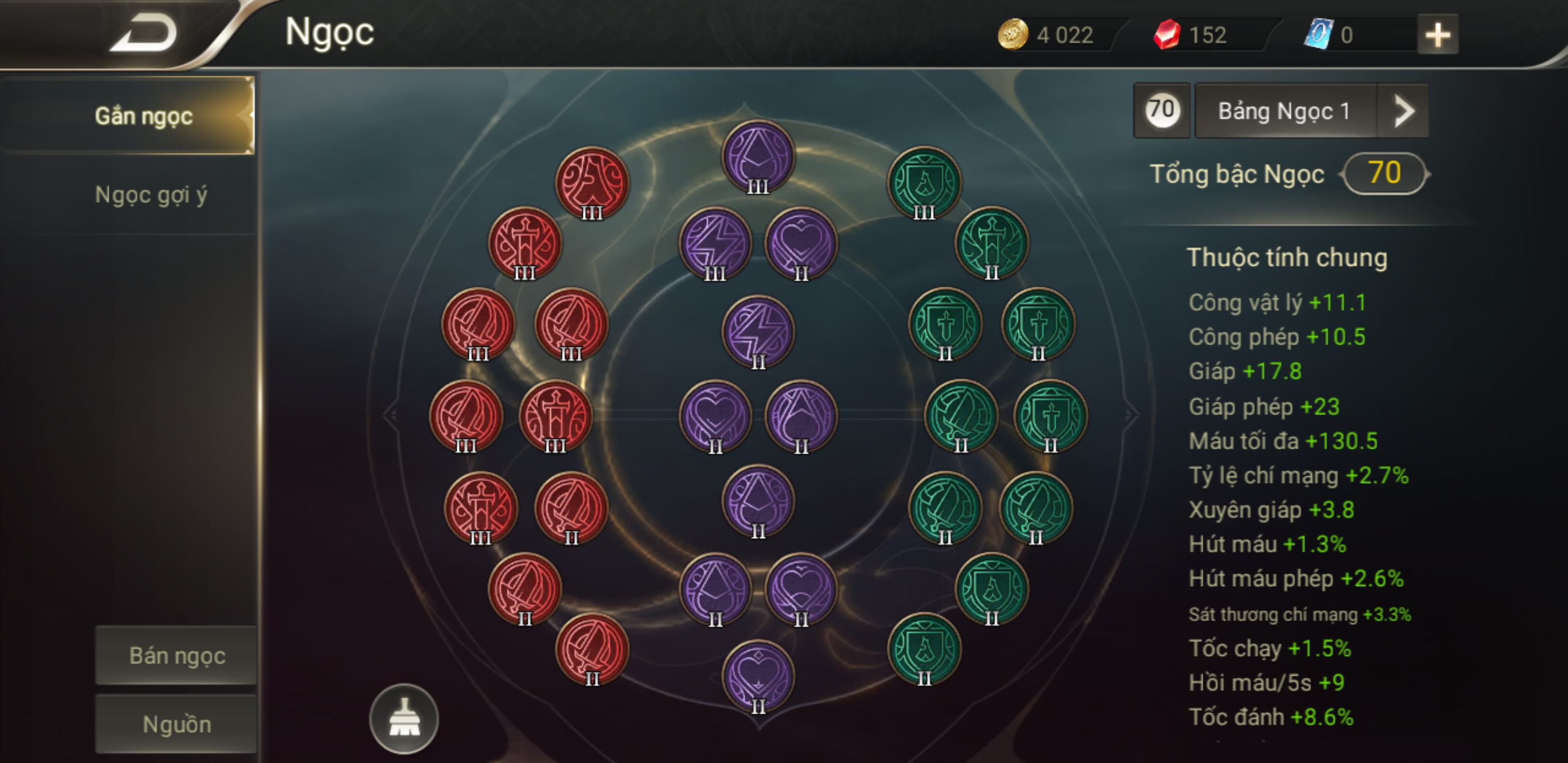Open the Bán ngọc button

point(176,656)
